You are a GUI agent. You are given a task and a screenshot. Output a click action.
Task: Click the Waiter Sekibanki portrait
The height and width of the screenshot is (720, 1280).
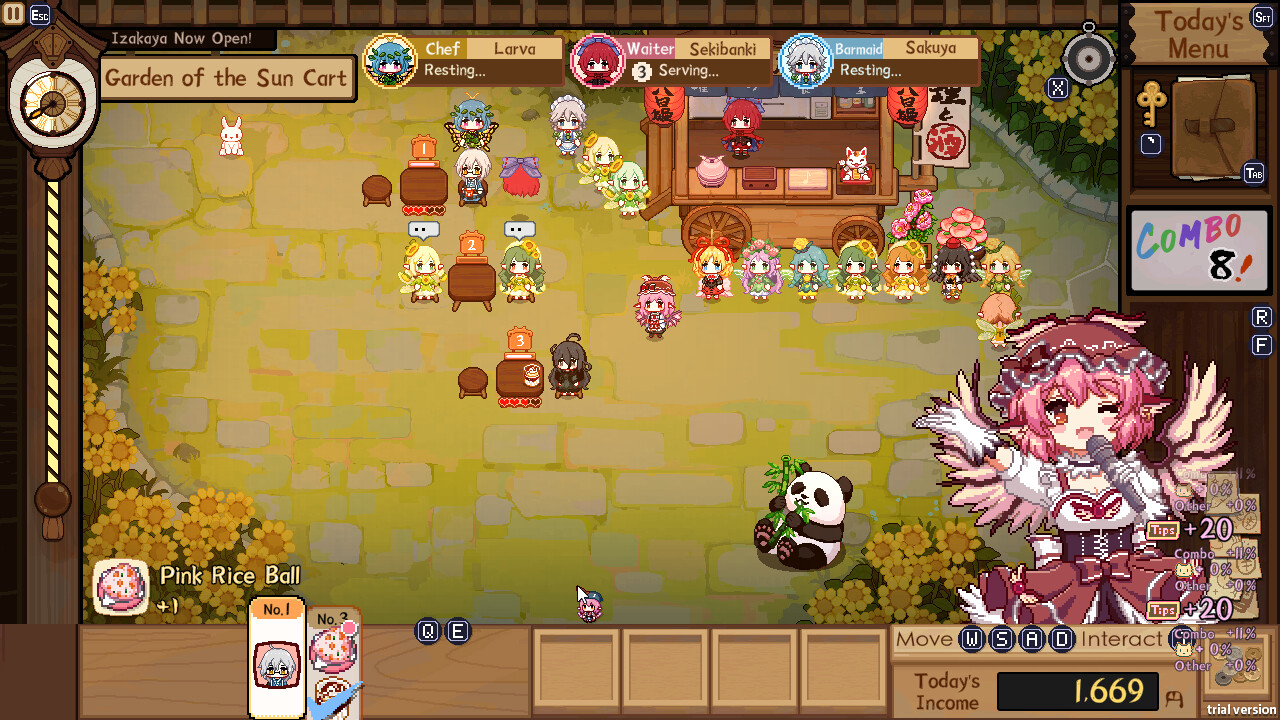pos(600,58)
